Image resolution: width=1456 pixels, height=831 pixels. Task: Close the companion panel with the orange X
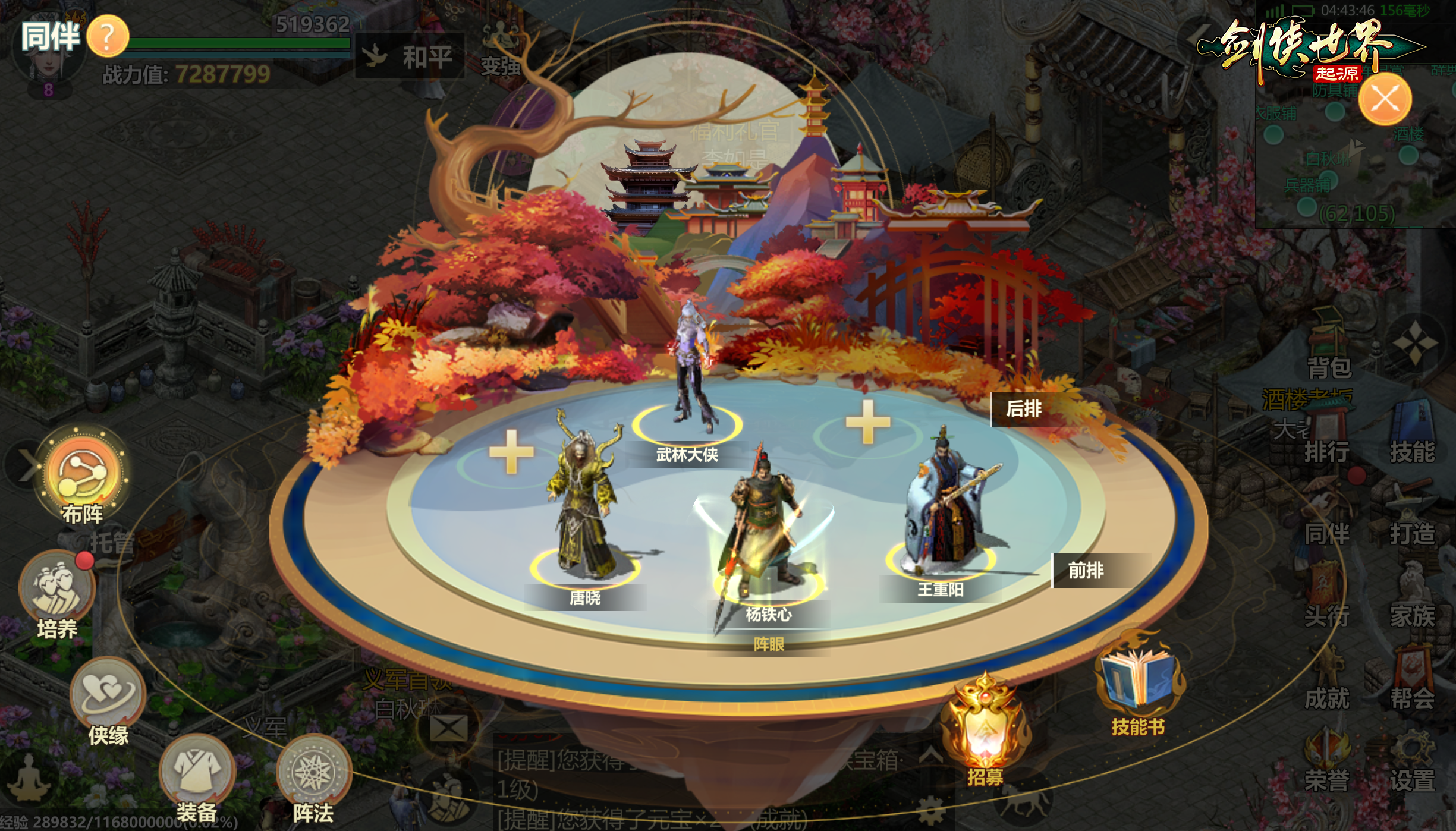click(x=1385, y=99)
